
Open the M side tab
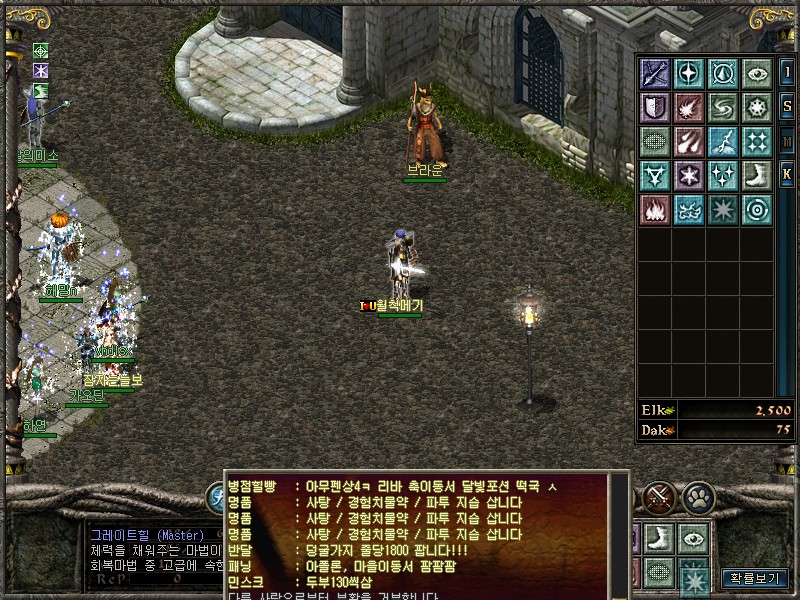click(787, 141)
